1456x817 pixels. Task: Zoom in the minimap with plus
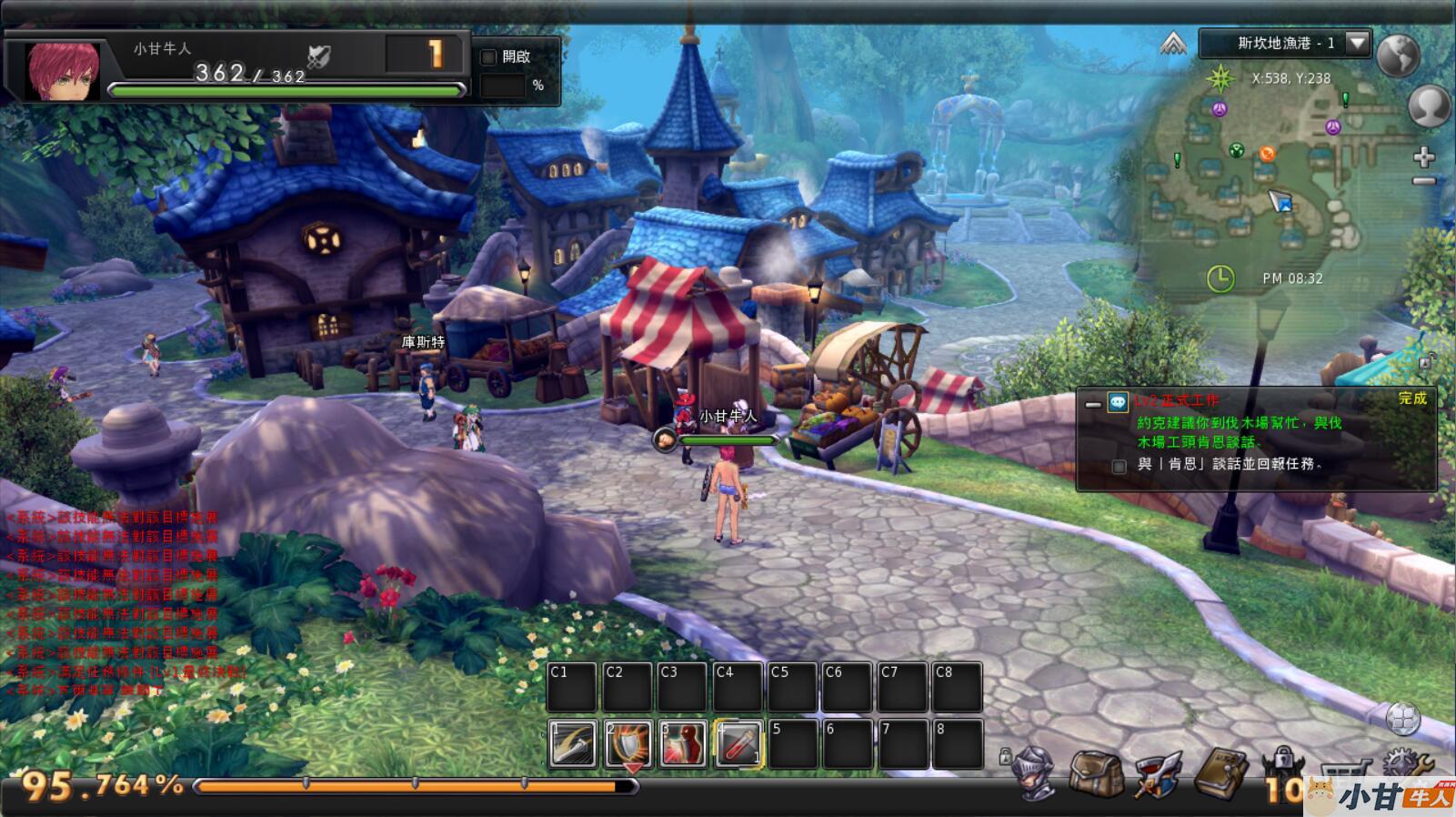coord(1423,157)
